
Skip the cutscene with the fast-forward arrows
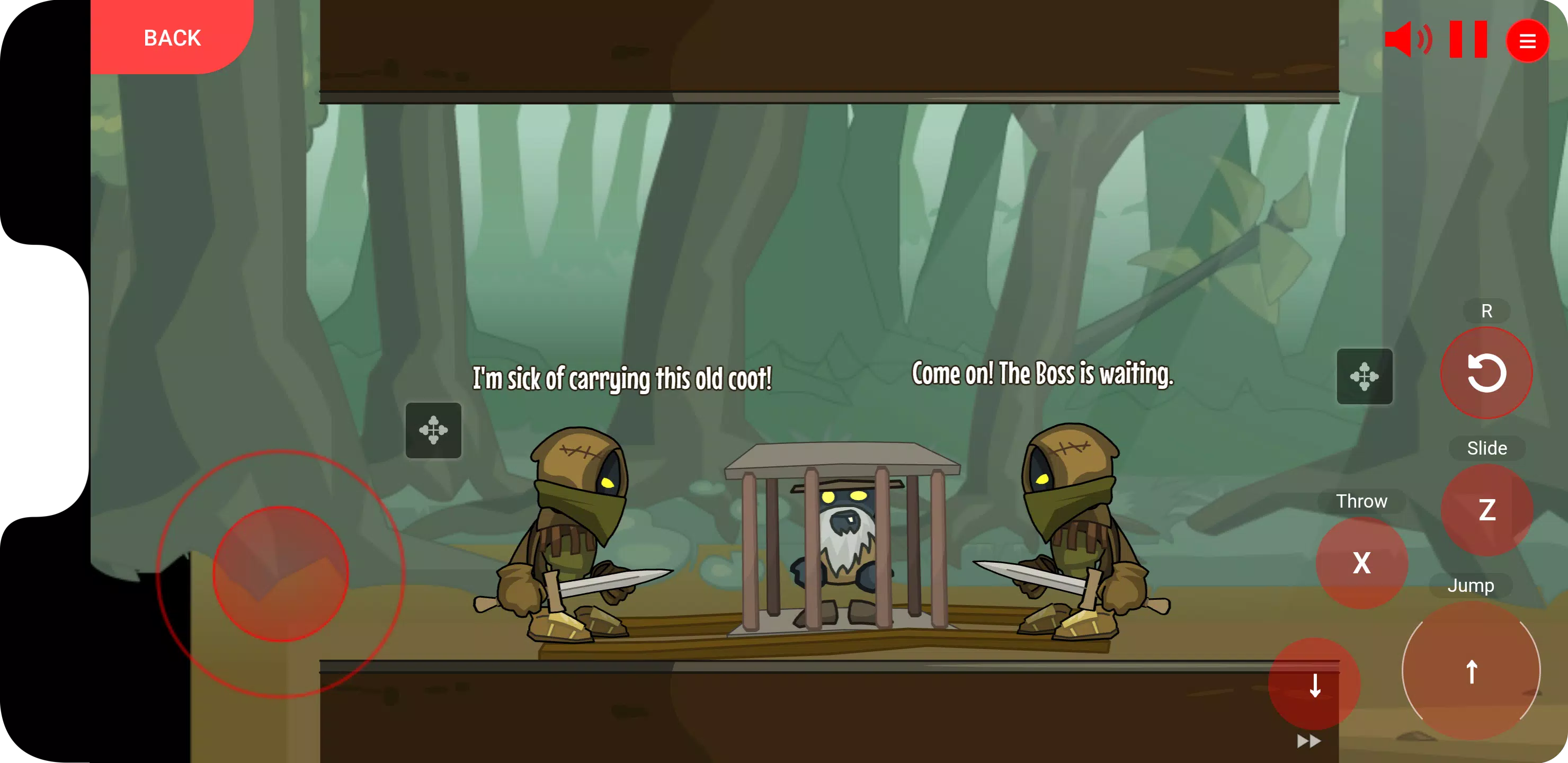tap(1308, 741)
